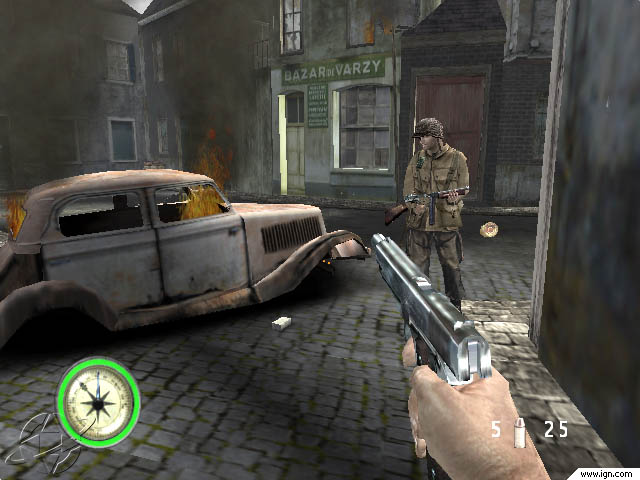The width and height of the screenshot is (640, 480).
Task: Open the www.ign.com watermark link
Action: 610,471
